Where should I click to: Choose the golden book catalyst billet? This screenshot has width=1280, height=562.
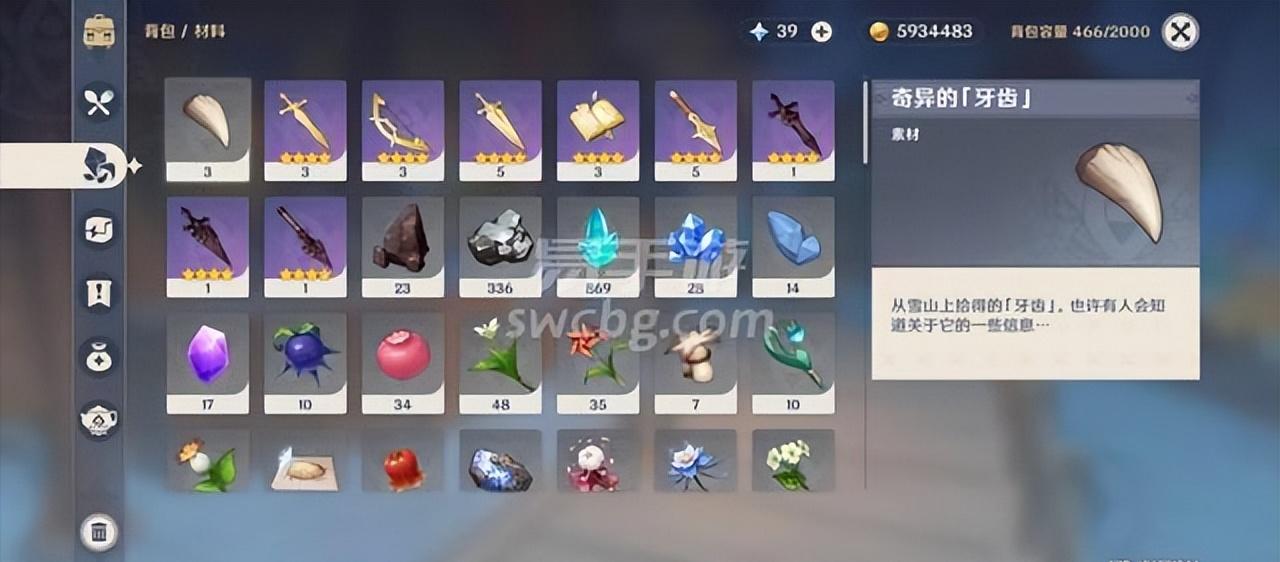(598, 129)
